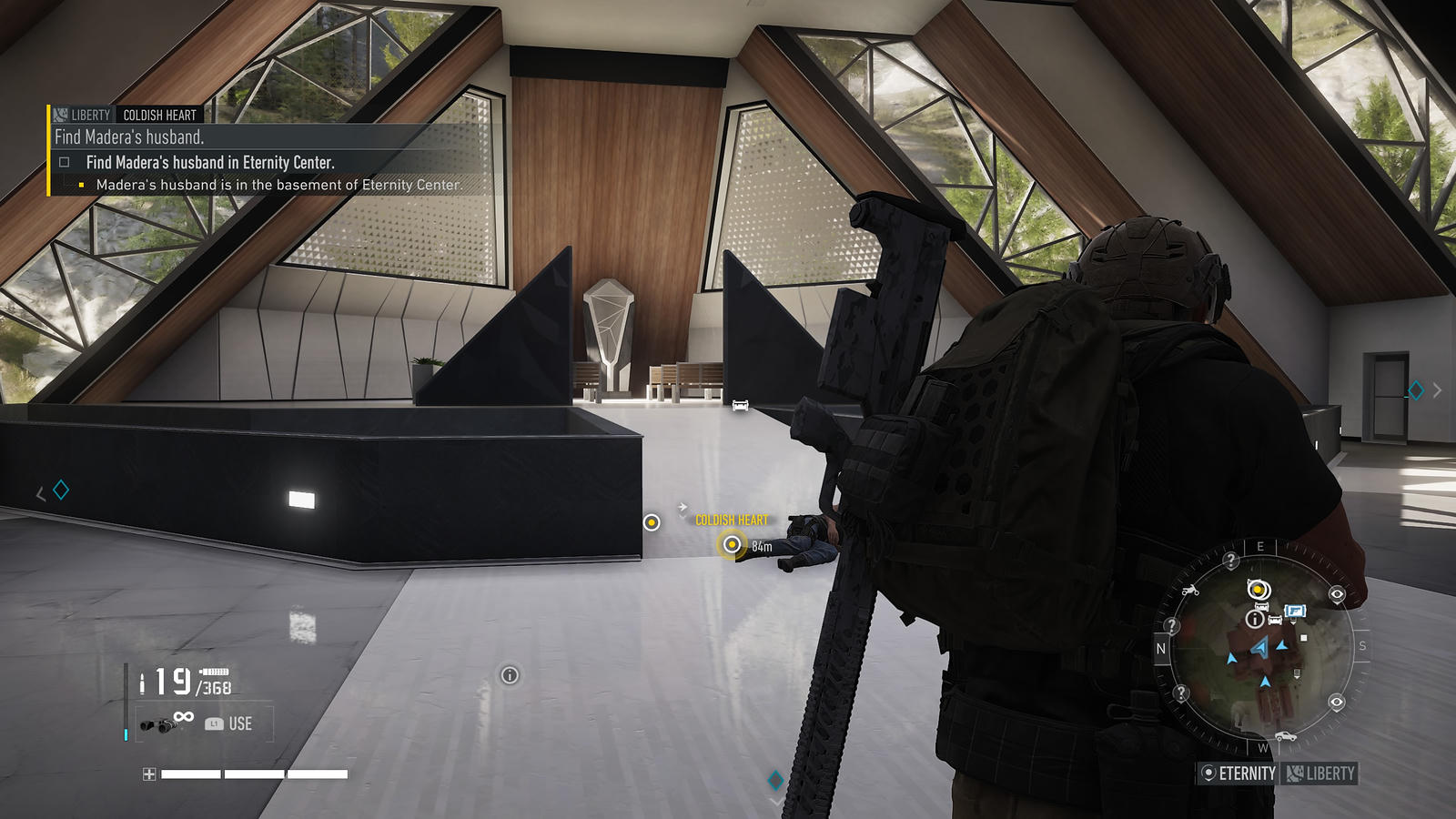Click the Eternity location label
The image size is (1456, 819).
[1239, 773]
